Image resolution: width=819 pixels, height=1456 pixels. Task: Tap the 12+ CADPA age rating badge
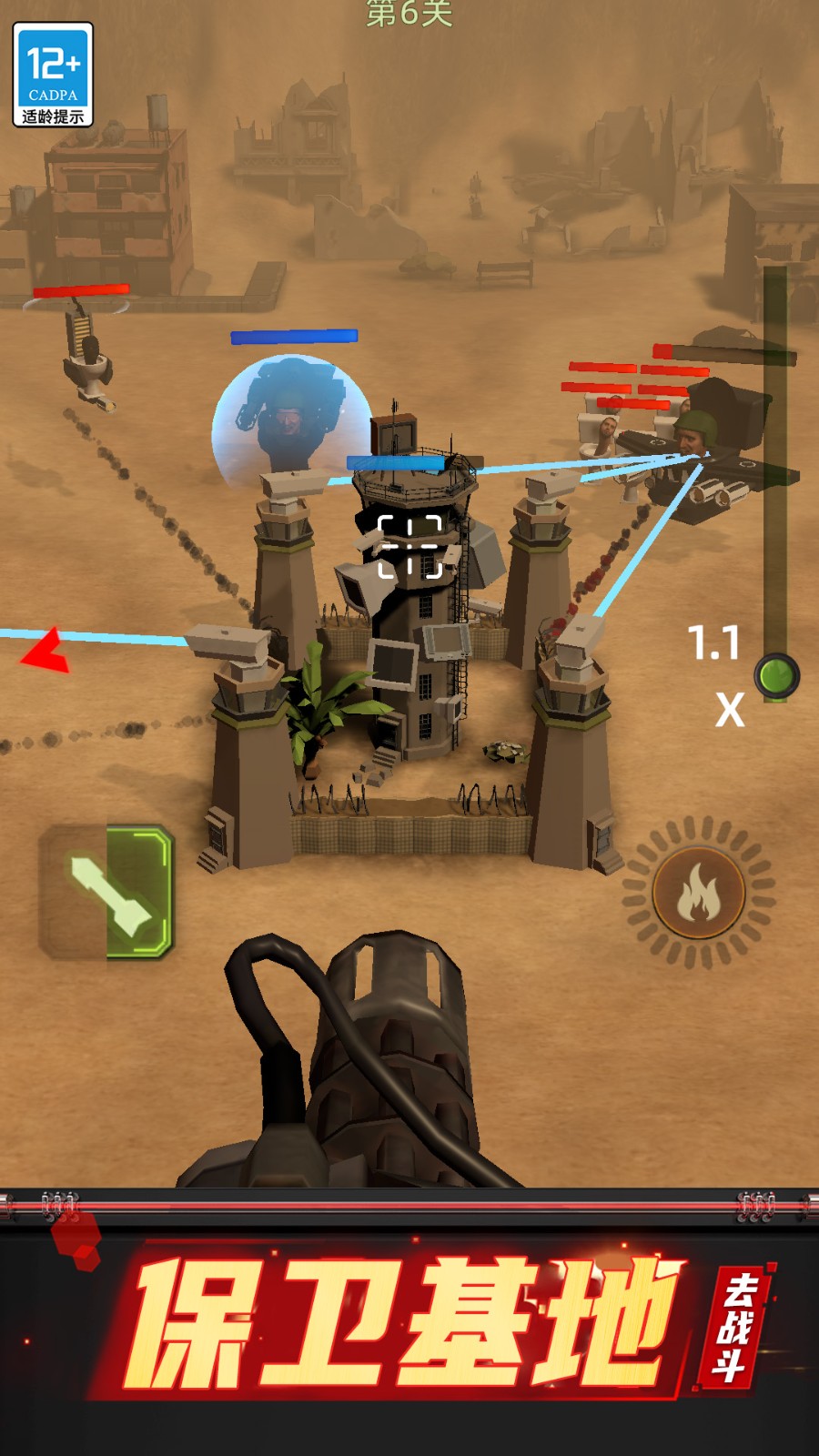tap(53, 76)
